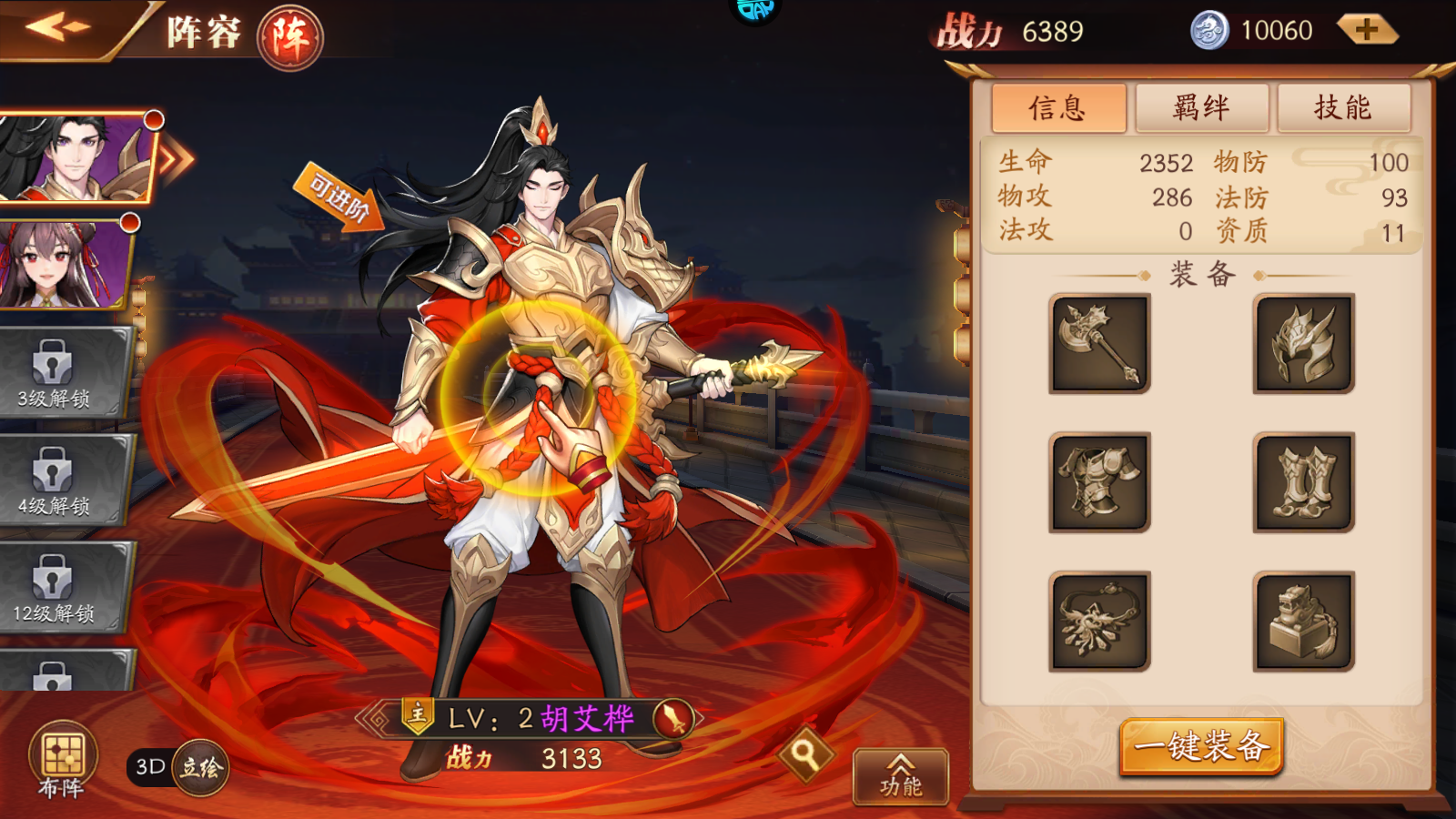Toggle the 3D / 立绘 view switch
The image size is (1456, 819).
(x=178, y=767)
